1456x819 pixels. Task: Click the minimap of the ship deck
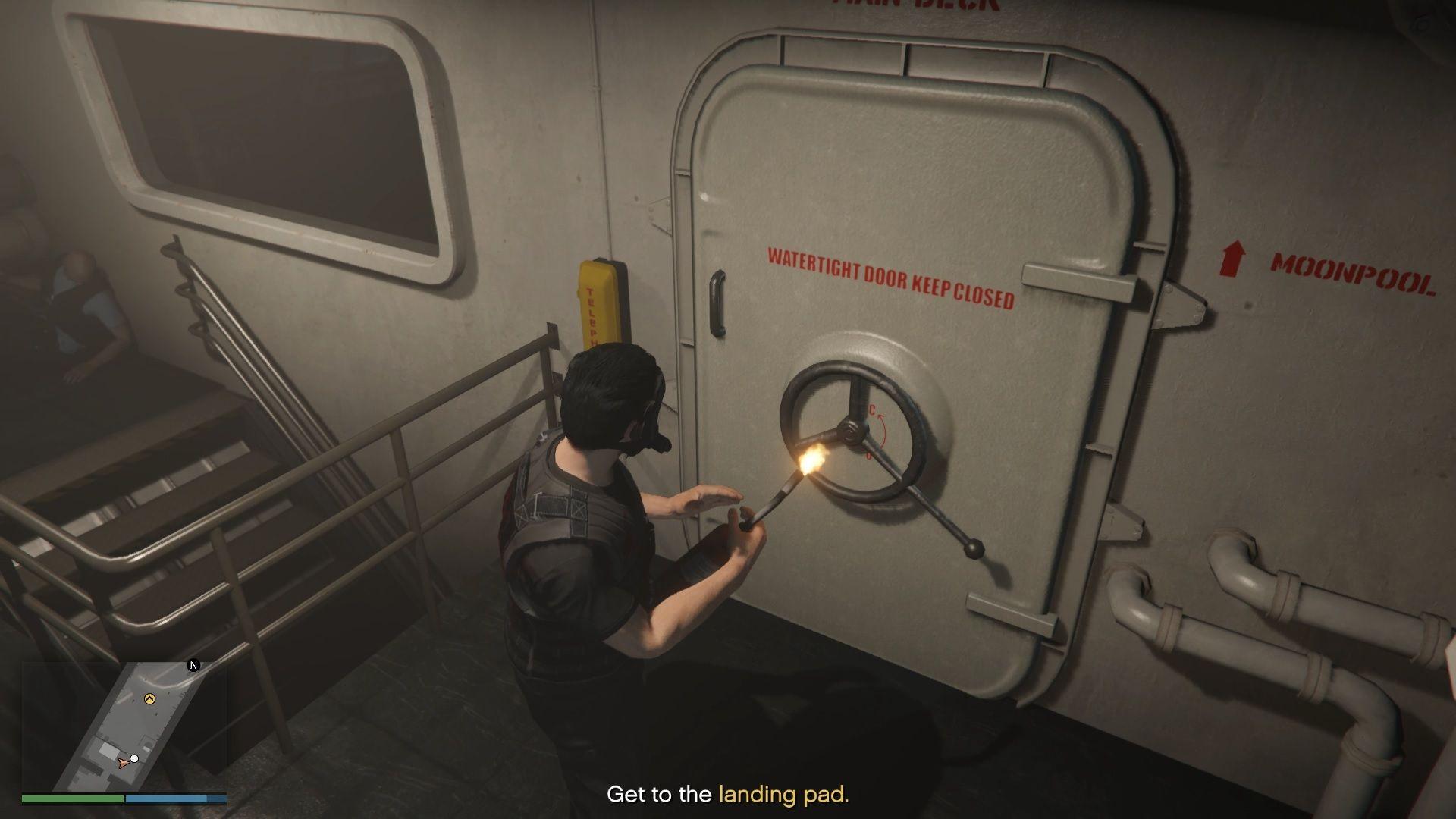[124, 726]
